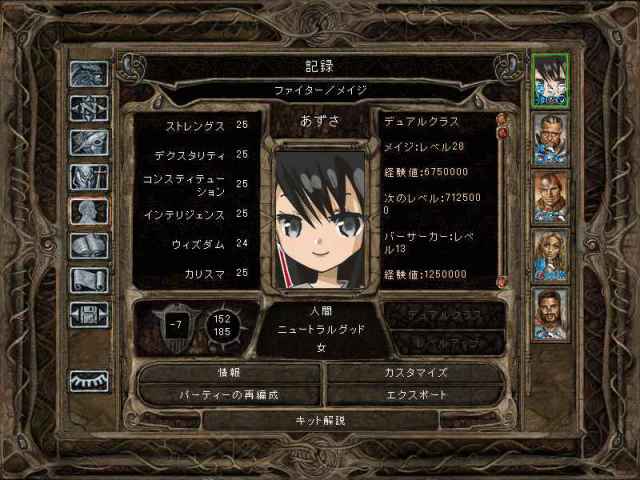Viewport: 640px width, 480px height.
Task: Show the キット解説 (Kit Description)
Action: click(321, 420)
